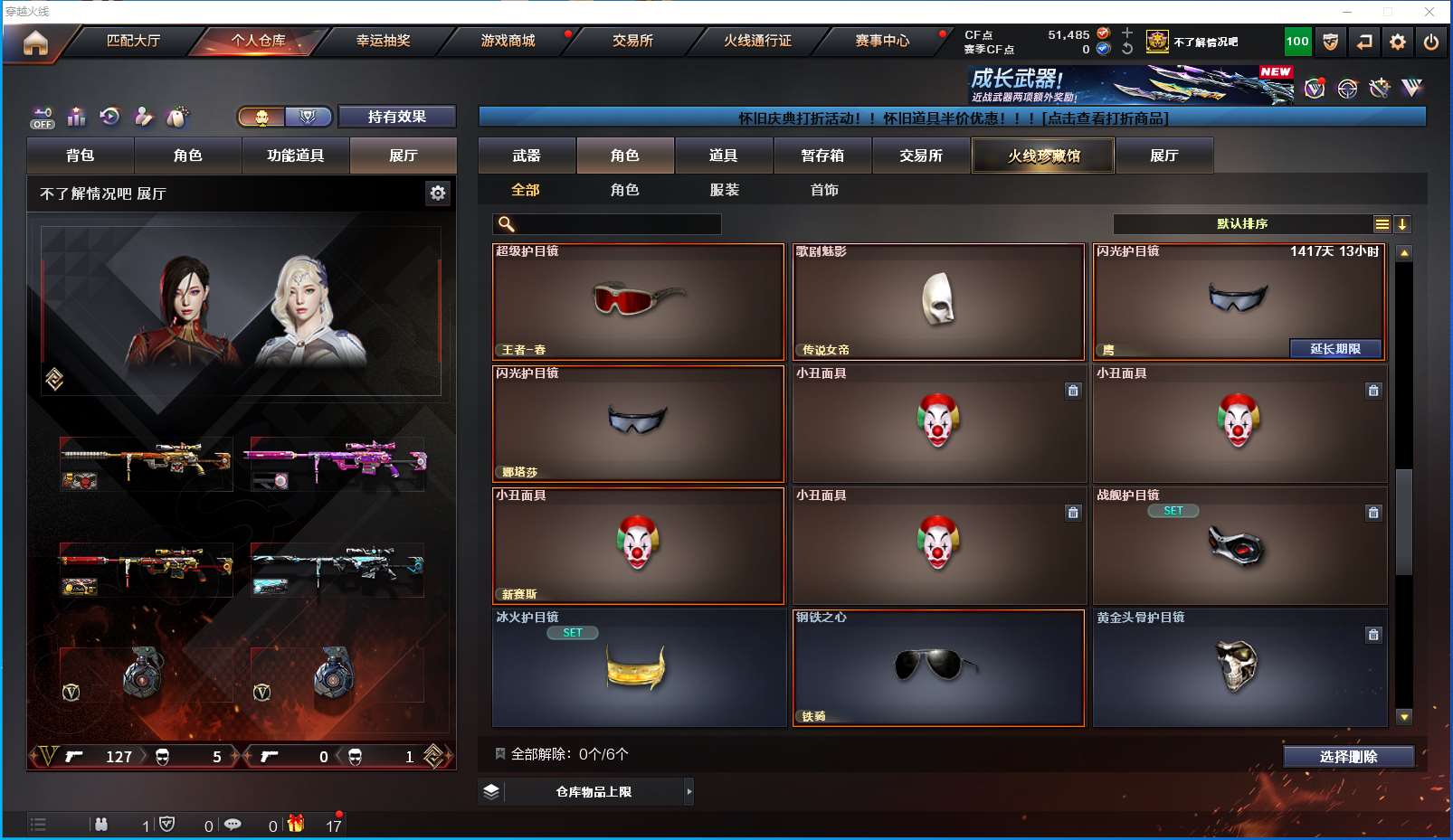Image resolution: width=1453 pixels, height=840 pixels.
Task: Go to 幸运抽奖 lucky draw
Action: [383, 41]
